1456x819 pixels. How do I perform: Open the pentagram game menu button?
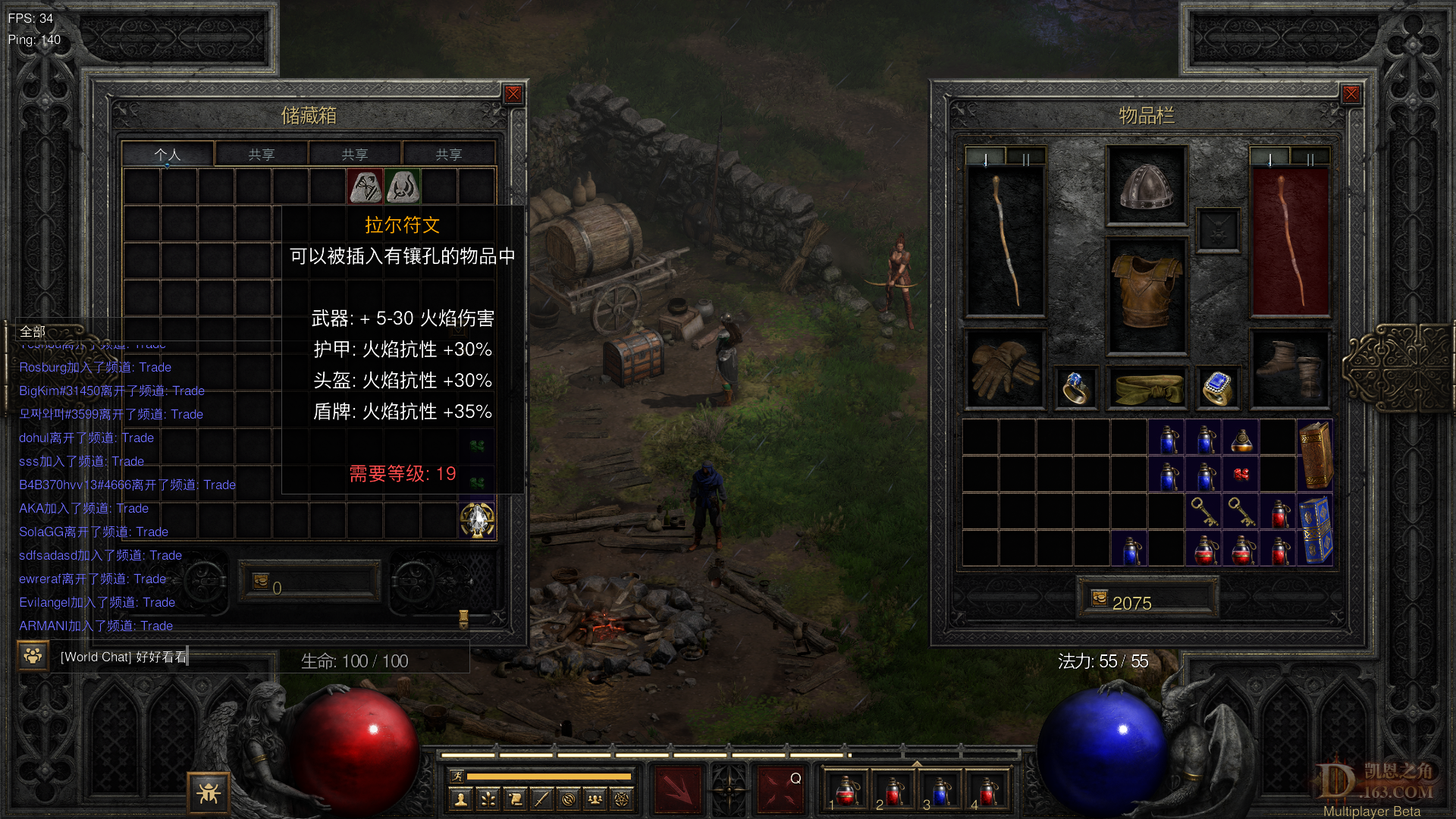point(622,799)
